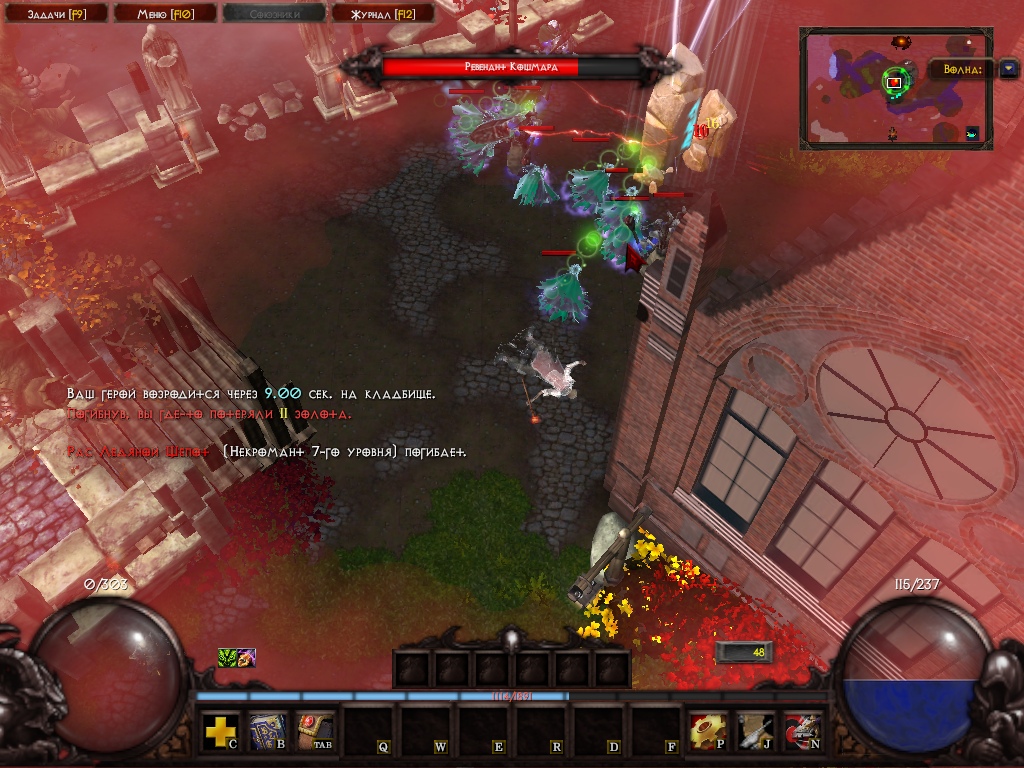The image size is (1024, 768).
Task: Click the red target N icon
Action: (803, 731)
